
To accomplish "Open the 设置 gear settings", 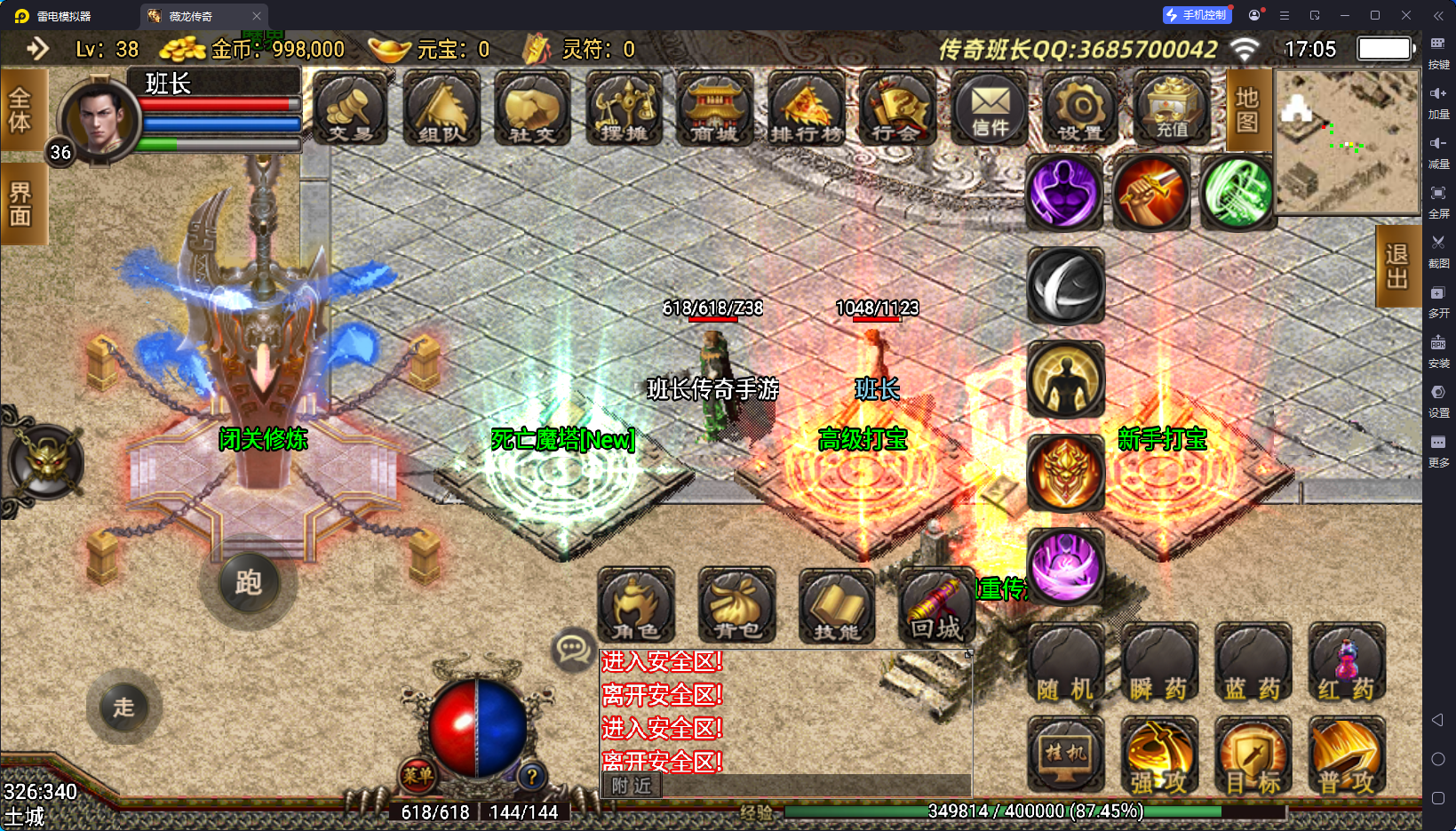I will point(1080,109).
